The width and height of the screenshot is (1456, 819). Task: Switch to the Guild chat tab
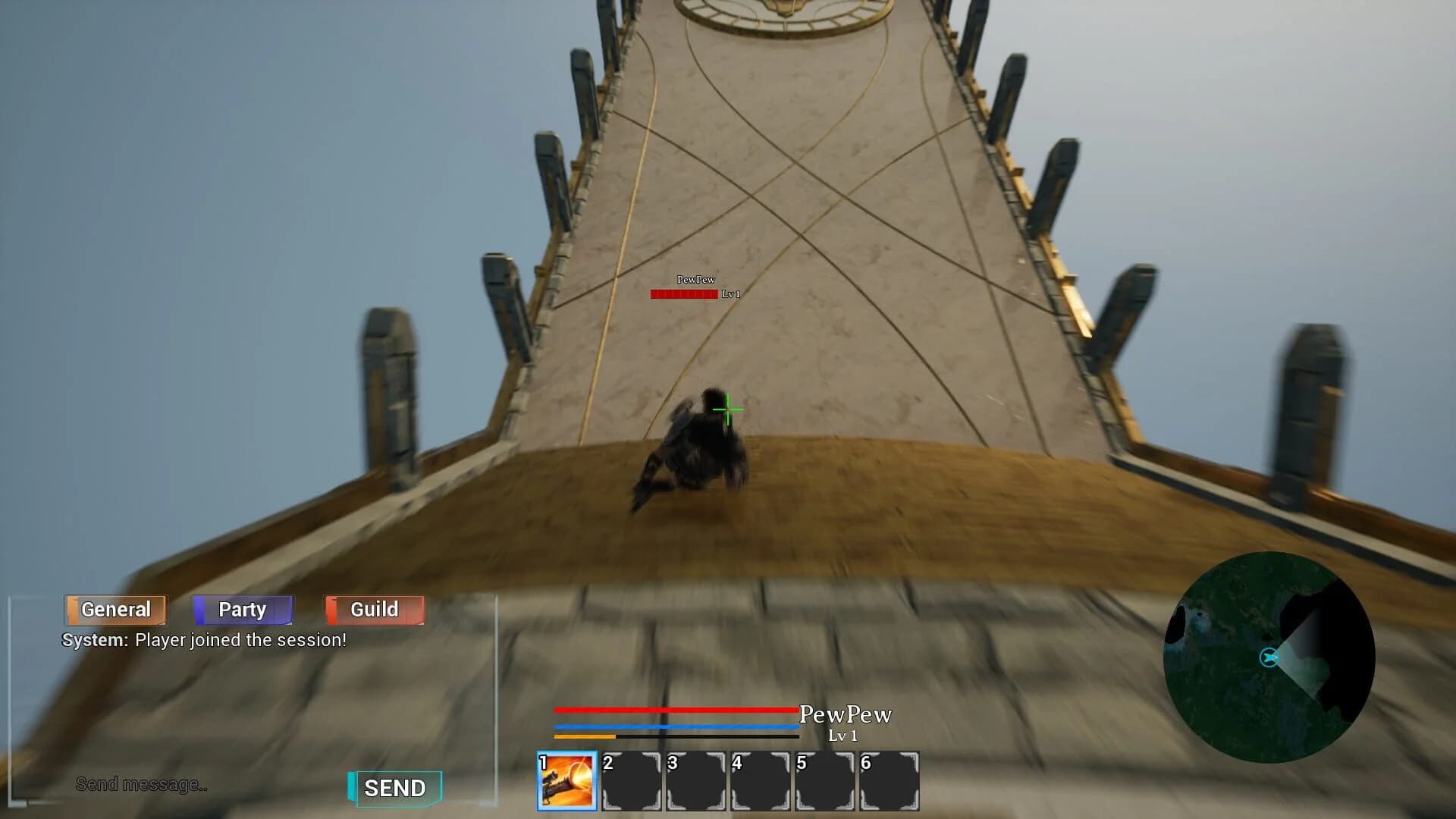pyautogui.click(x=374, y=609)
